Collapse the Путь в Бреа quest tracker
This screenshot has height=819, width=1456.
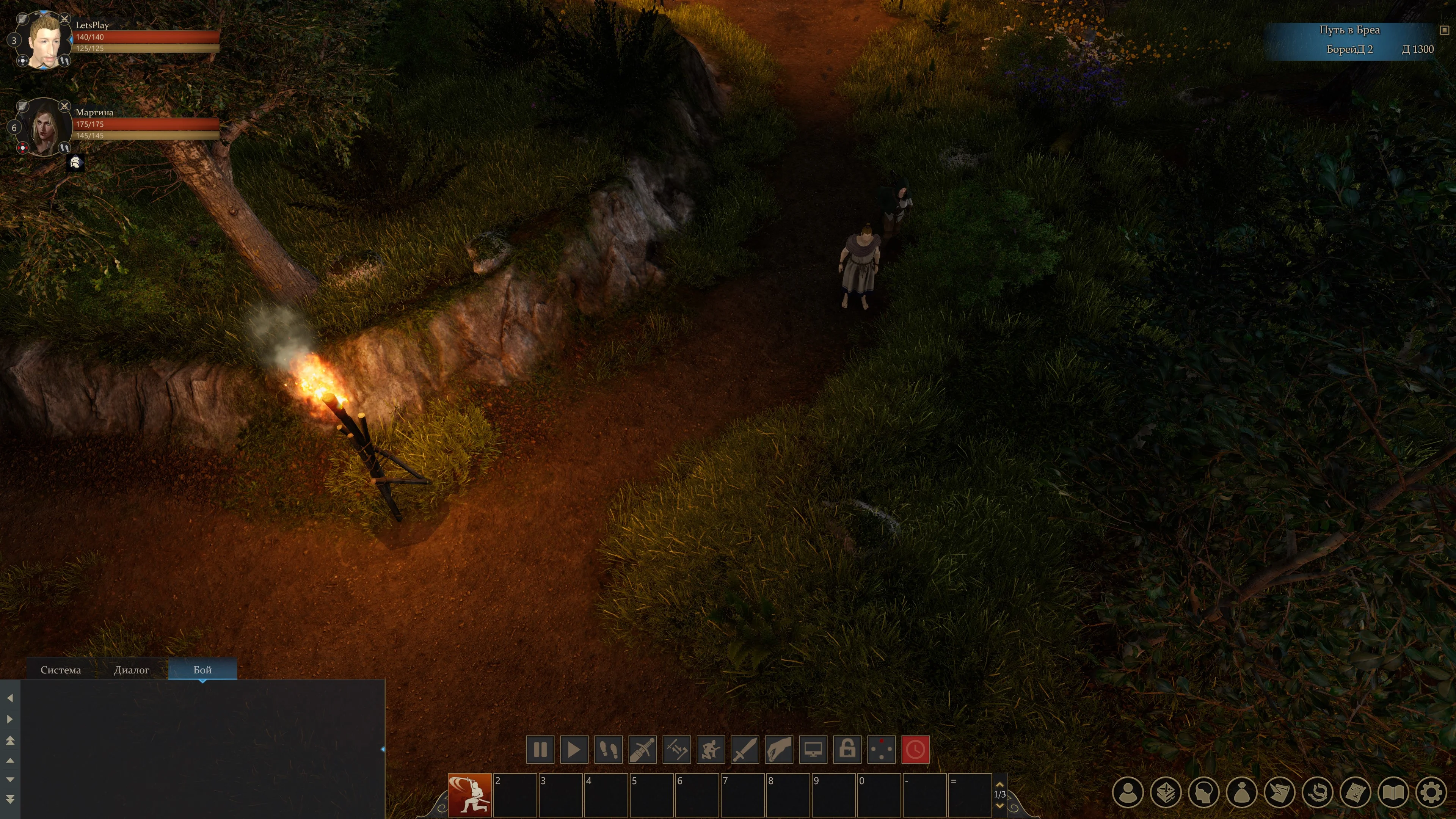(1444, 30)
